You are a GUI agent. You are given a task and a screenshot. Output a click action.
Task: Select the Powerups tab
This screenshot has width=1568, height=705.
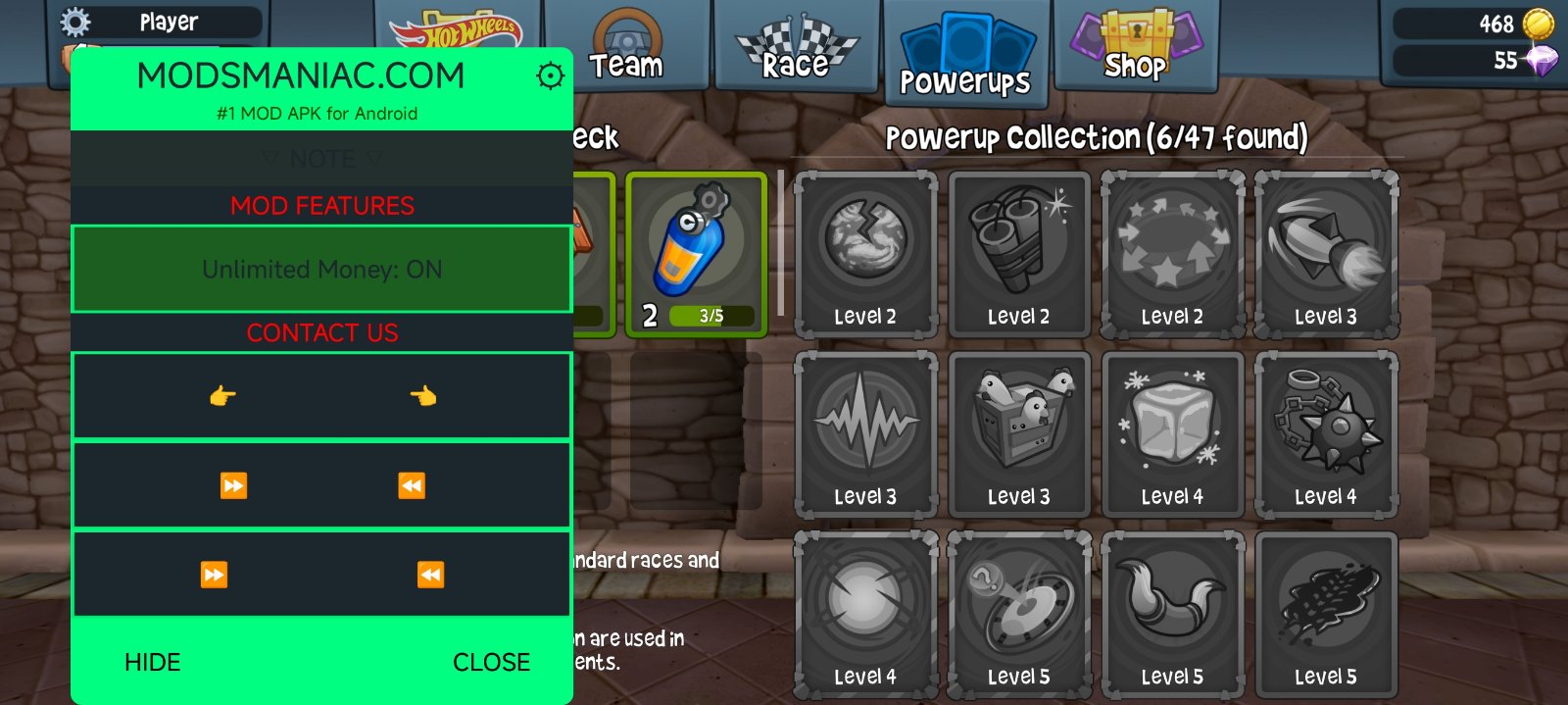point(965,56)
